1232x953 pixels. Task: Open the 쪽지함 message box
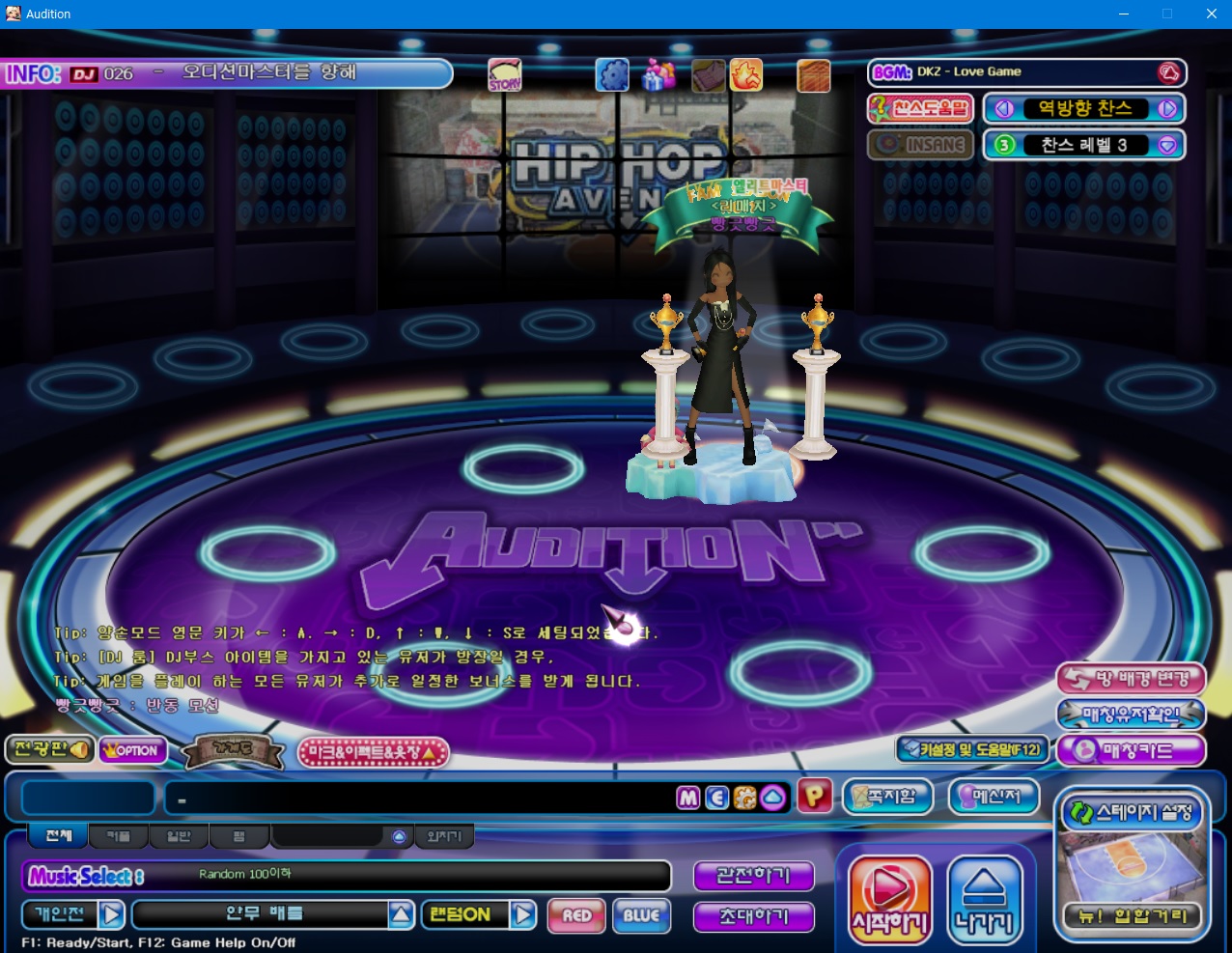pyautogui.click(x=887, y=797)
